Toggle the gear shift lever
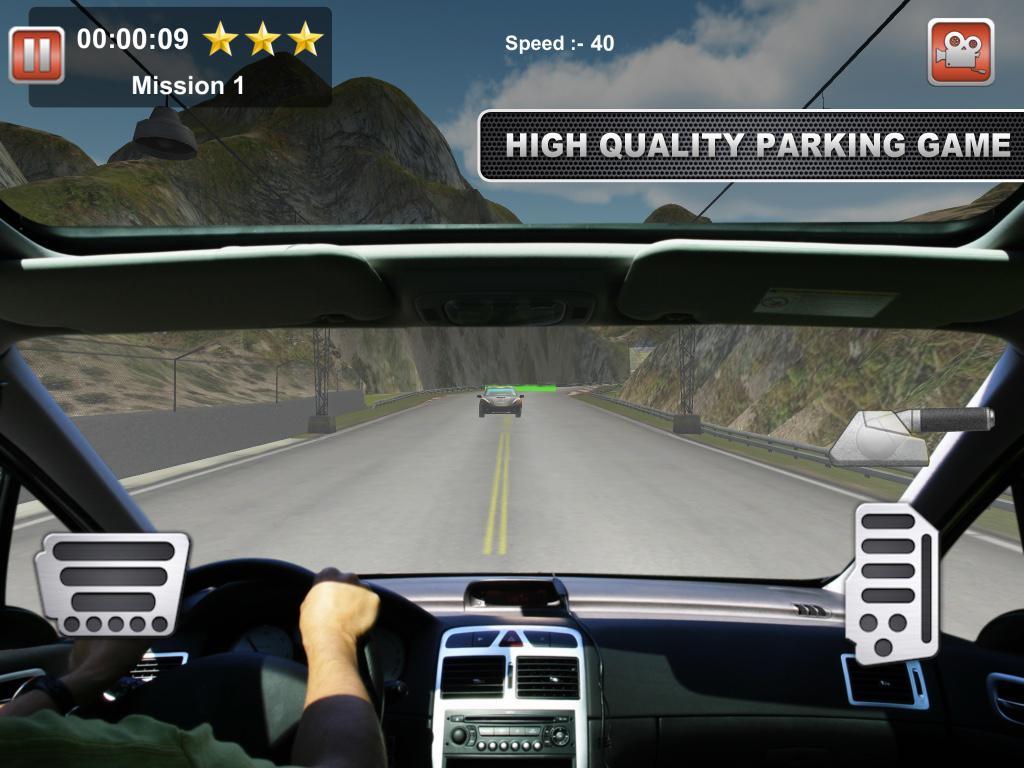Image resolution: width=1024 pixels, height=768 pixels. [x=912, y=432]
